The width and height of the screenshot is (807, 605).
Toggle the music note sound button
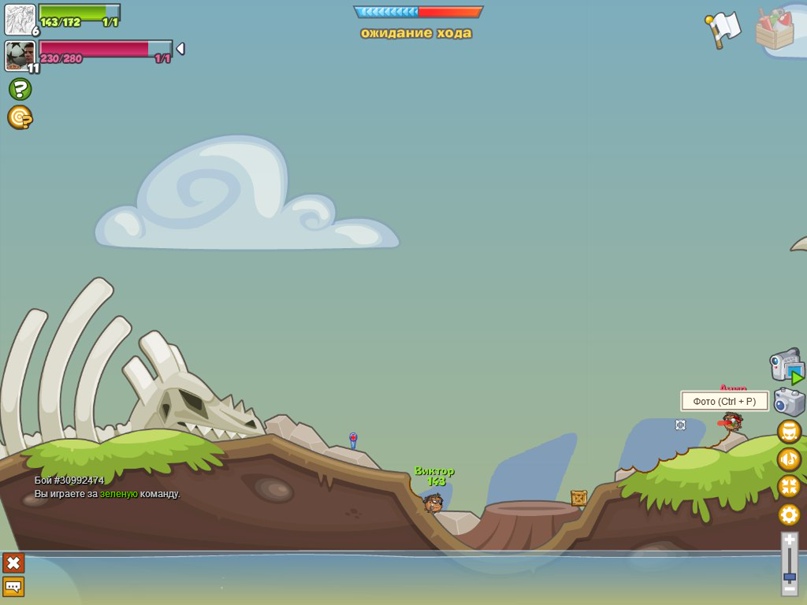[789, 460]
